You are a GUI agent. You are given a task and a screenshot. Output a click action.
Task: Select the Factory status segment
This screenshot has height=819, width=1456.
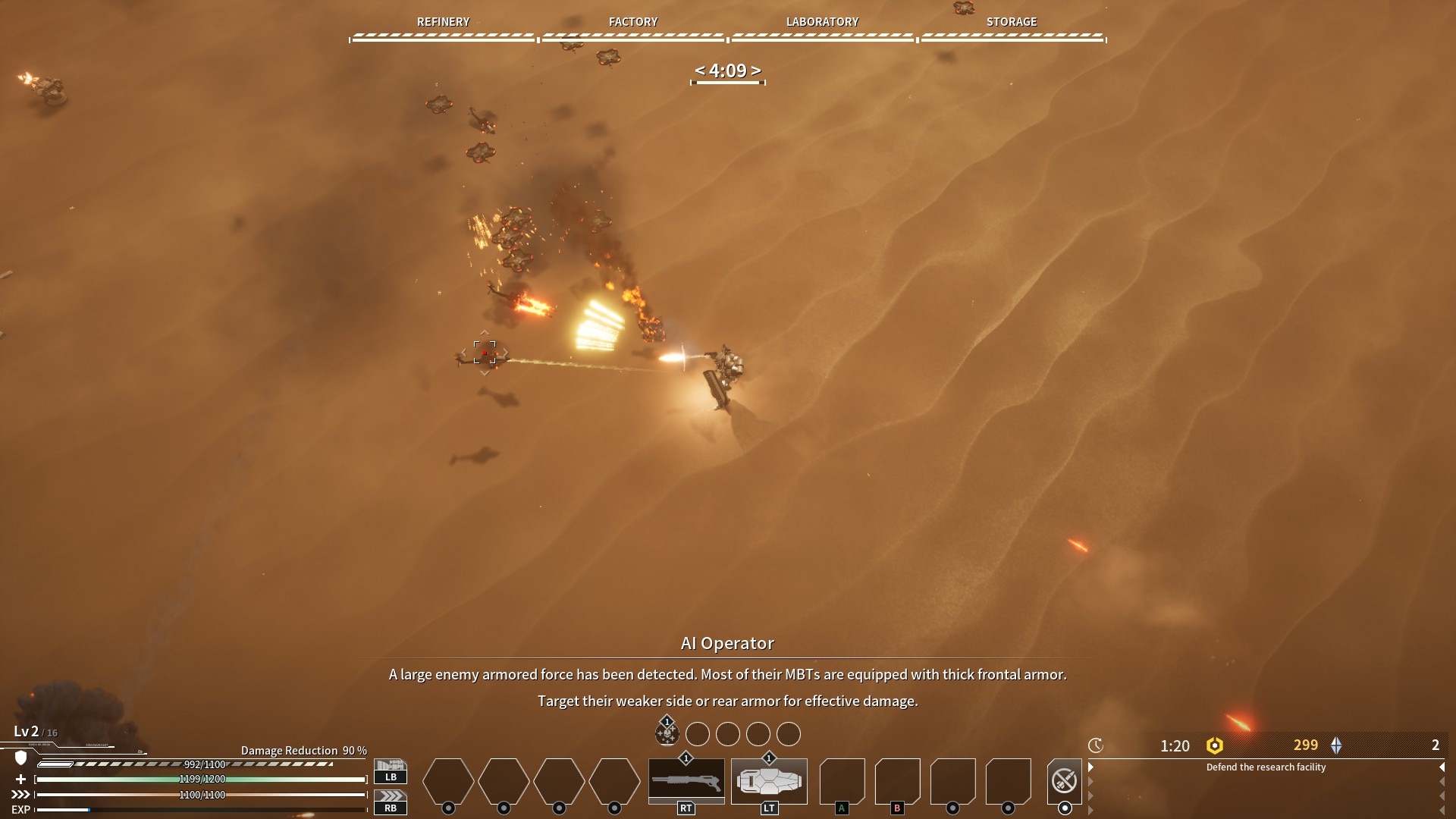pyautogui.click(x=633, y=29)
